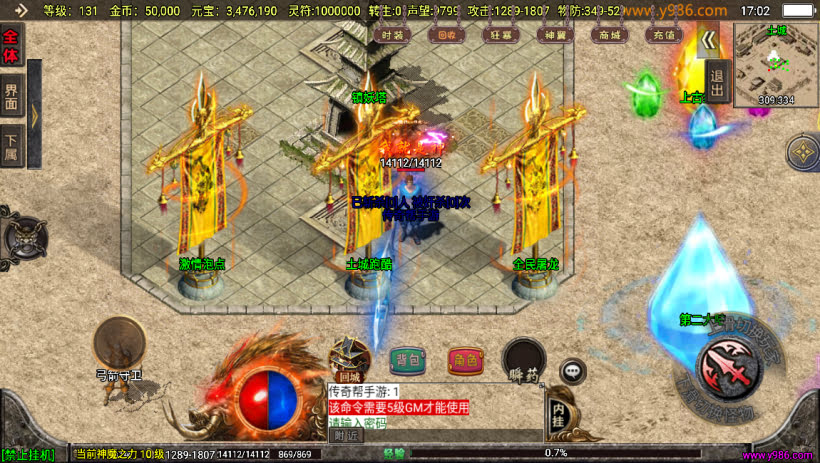Select the 附近 nearby chat channel
Image resolution: width=820 pixels, height=463 pixels.
click(x=345, y=435)
